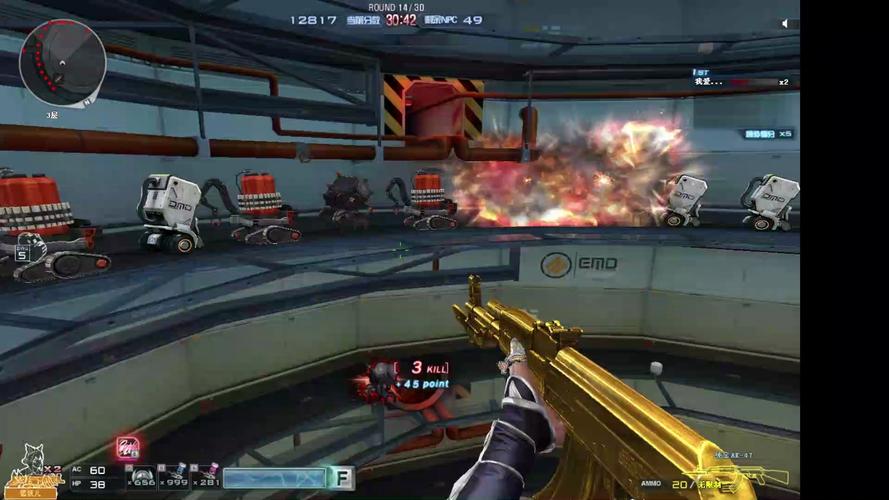Select the glowing pink skill icon

pyautogui.click(x=127, y=448)
